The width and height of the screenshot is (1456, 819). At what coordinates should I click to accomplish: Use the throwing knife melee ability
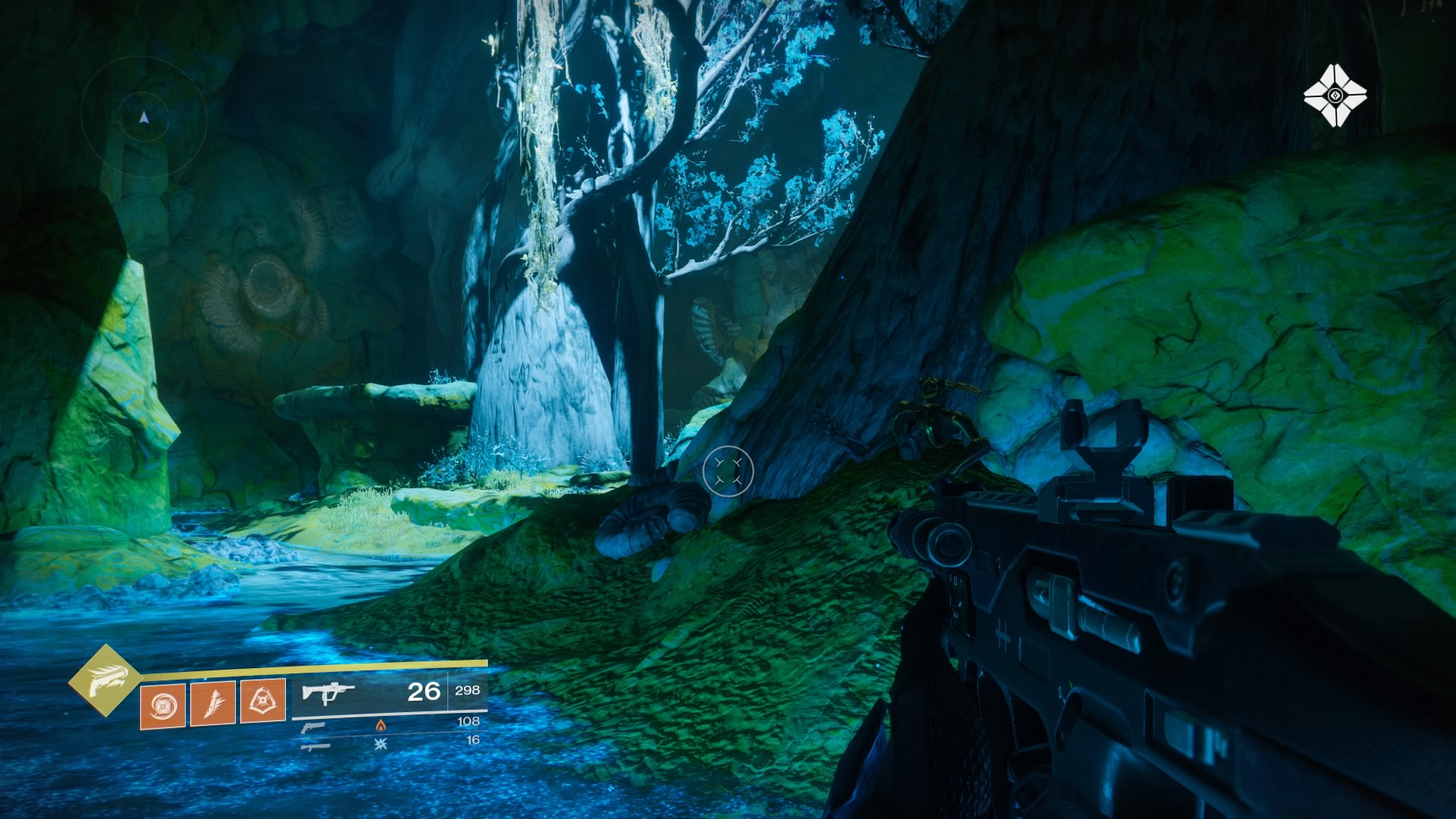[x=213, y=703]
